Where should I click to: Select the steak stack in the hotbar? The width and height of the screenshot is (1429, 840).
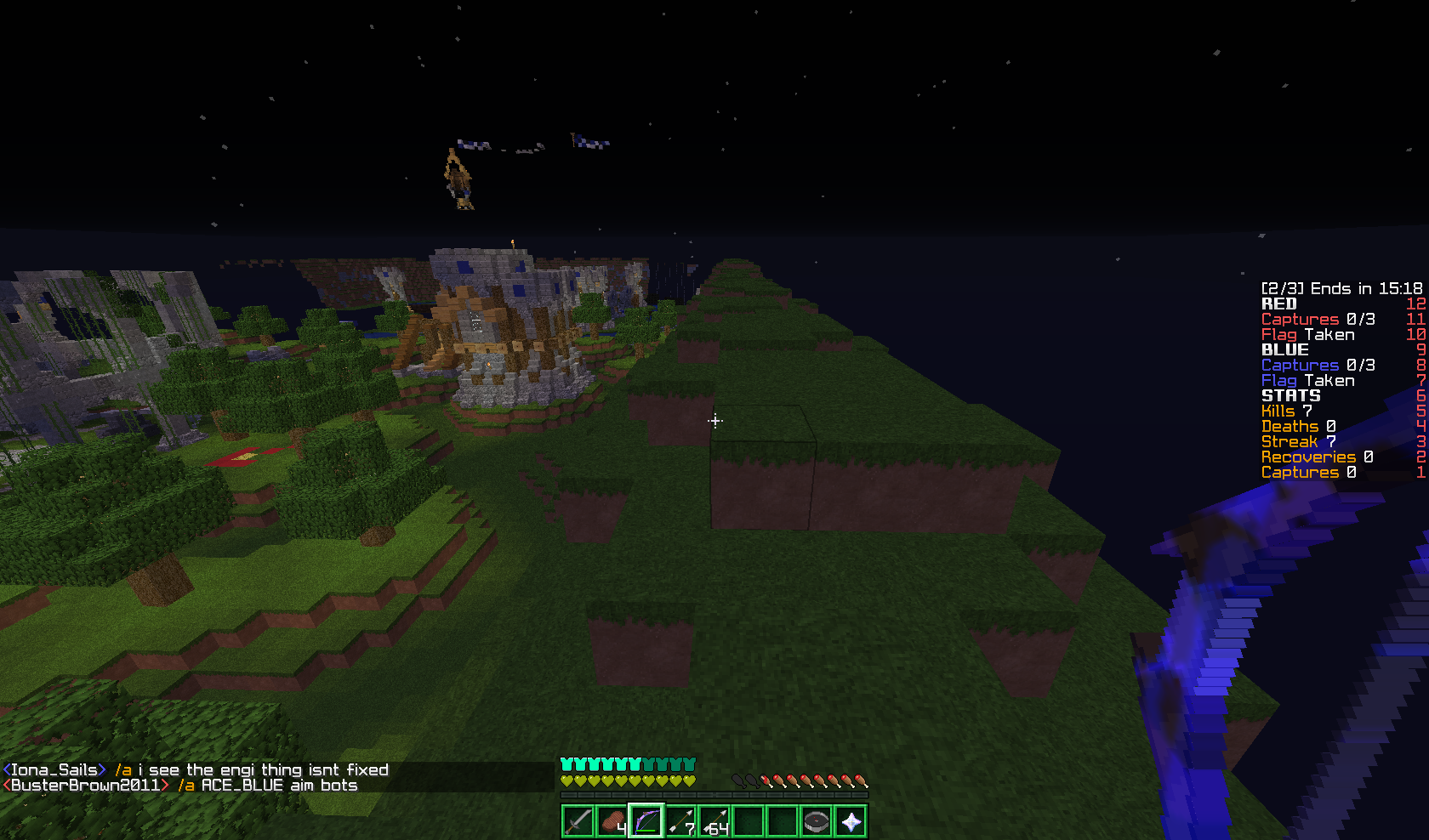coord(612,822)
